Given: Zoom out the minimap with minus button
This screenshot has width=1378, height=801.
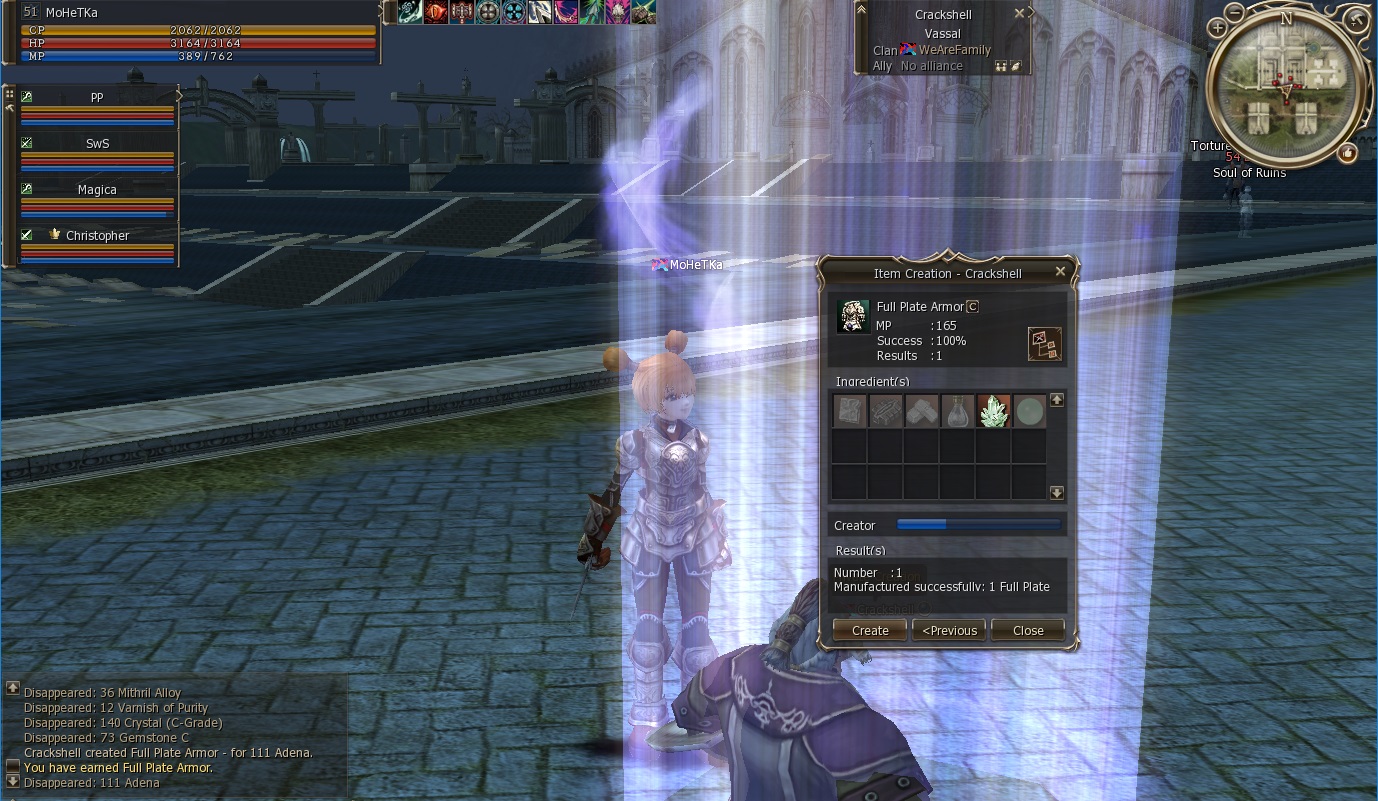Looking at the screenshot, I should [x=1236, y=14].
